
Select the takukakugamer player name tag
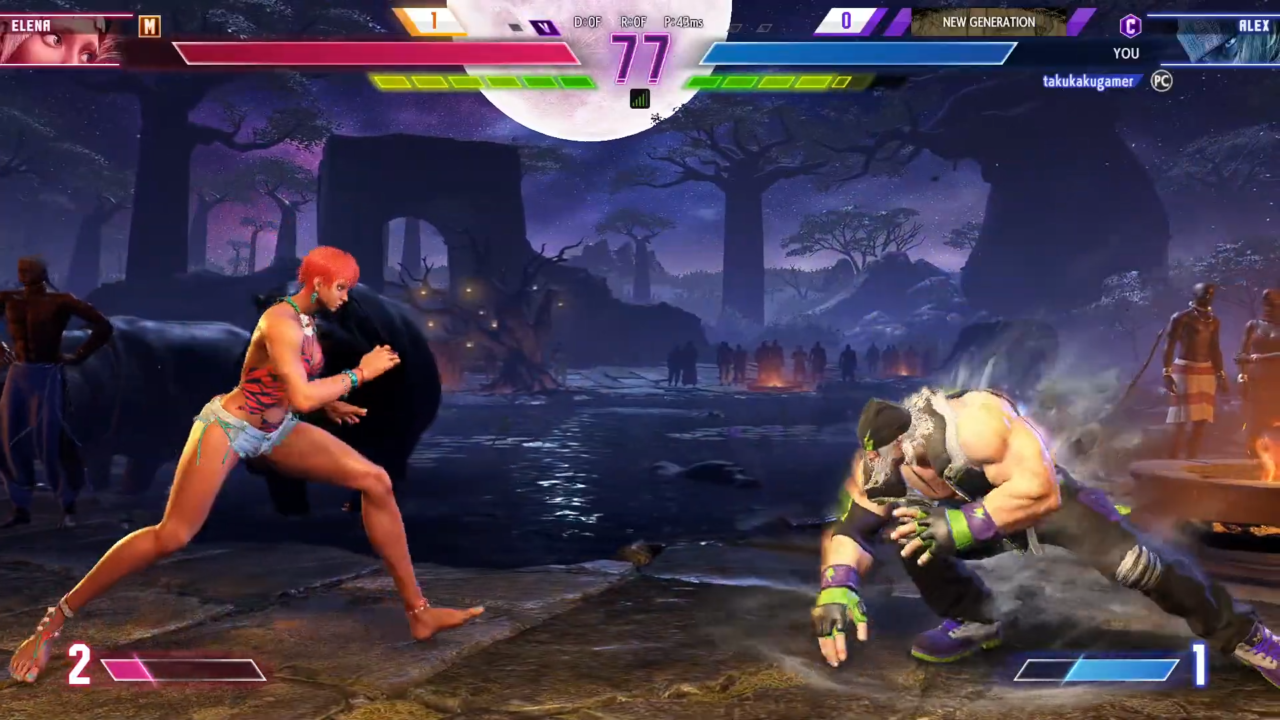(1088, 82)
